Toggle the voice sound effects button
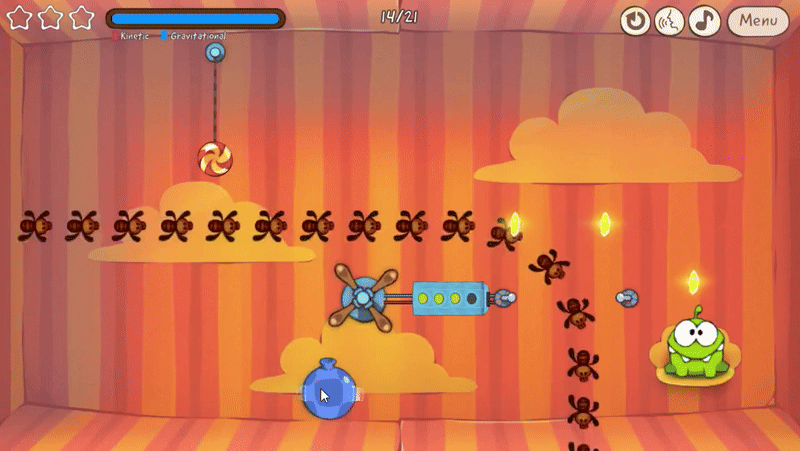The height and width of the screenshot is (451, 800). coord(670,20)
